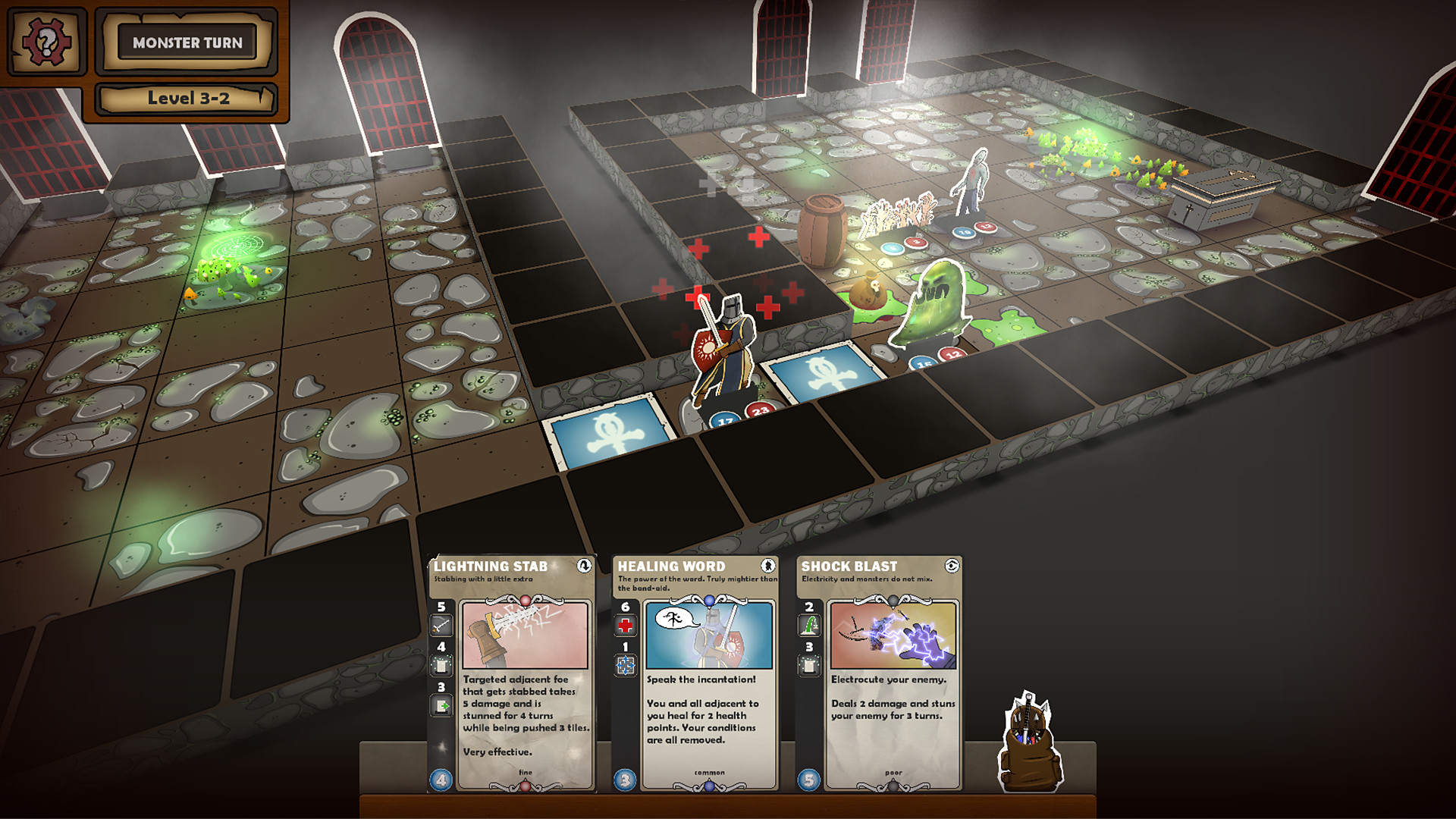Click the red cross heal icon on Healing Word
This screenshot has height=819, width=1456.
624,626
